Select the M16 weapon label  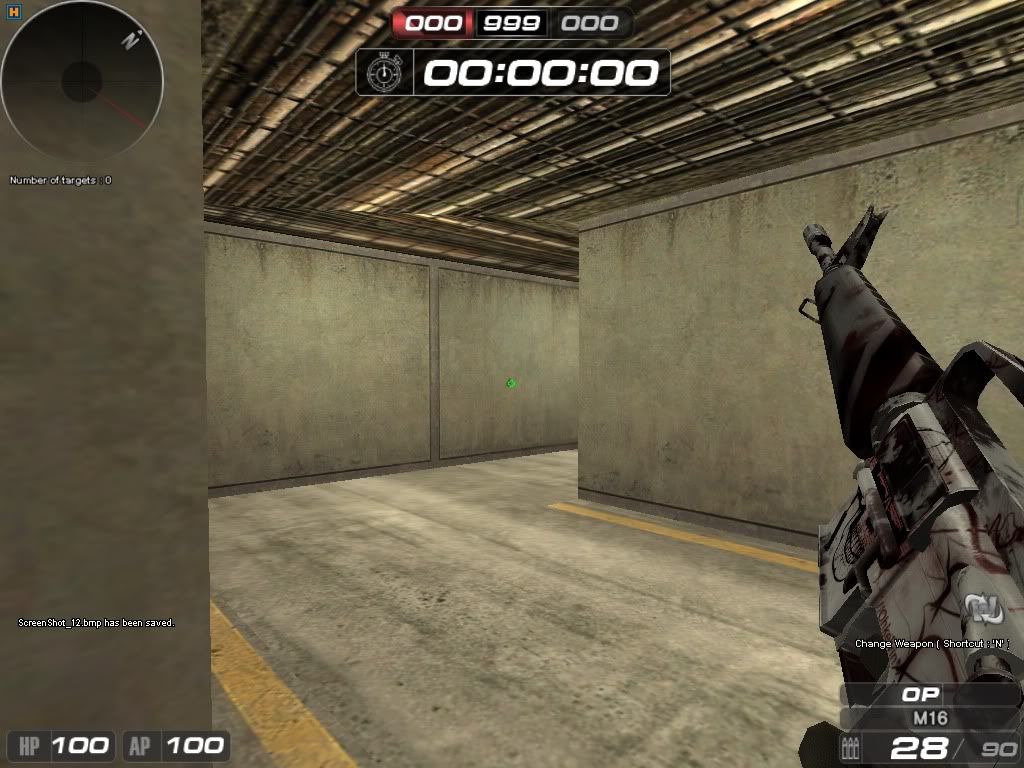point(930,718)
